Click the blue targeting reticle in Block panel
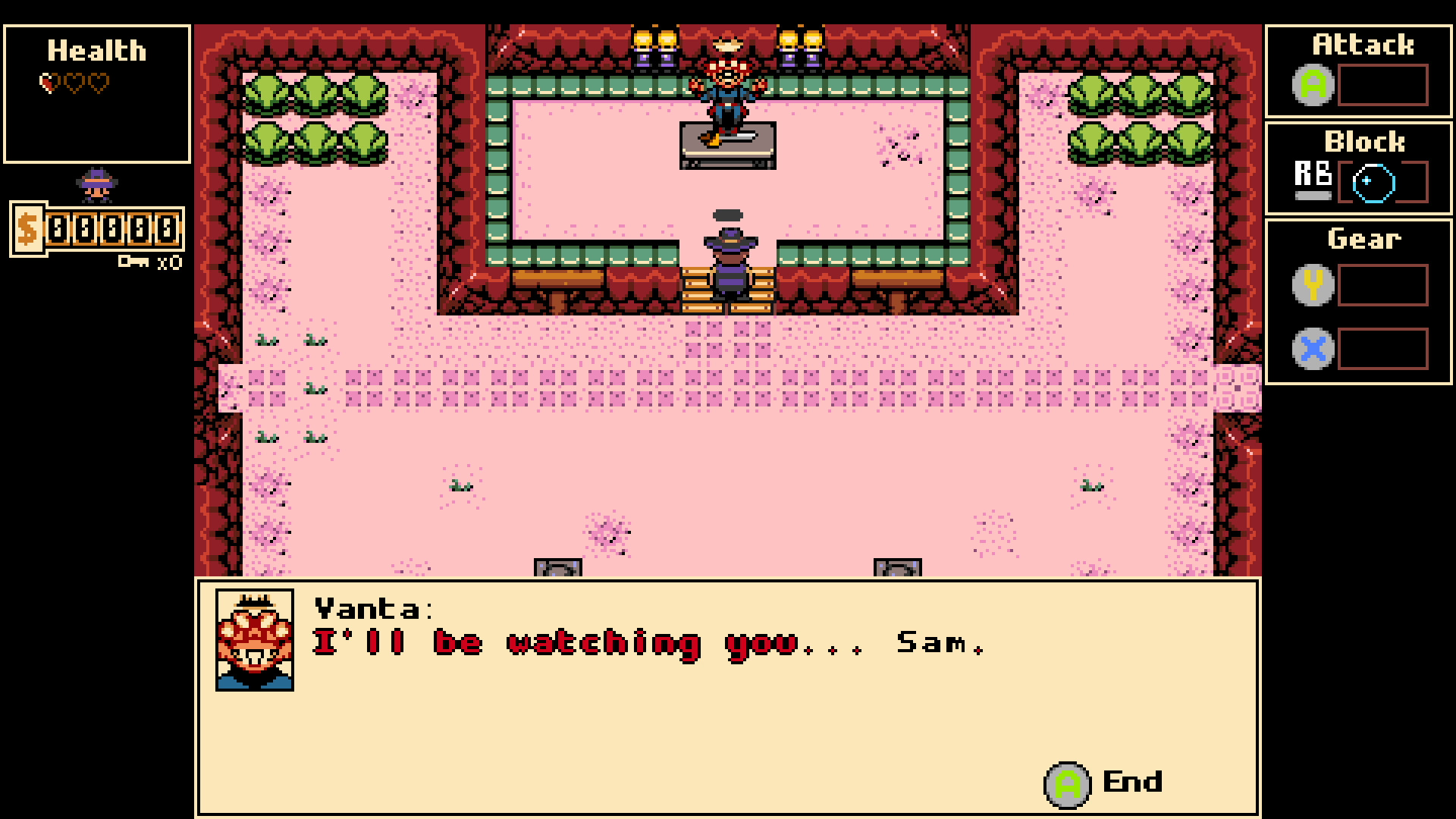This screenshot has height=819, width=1456. coord(1374,182)
